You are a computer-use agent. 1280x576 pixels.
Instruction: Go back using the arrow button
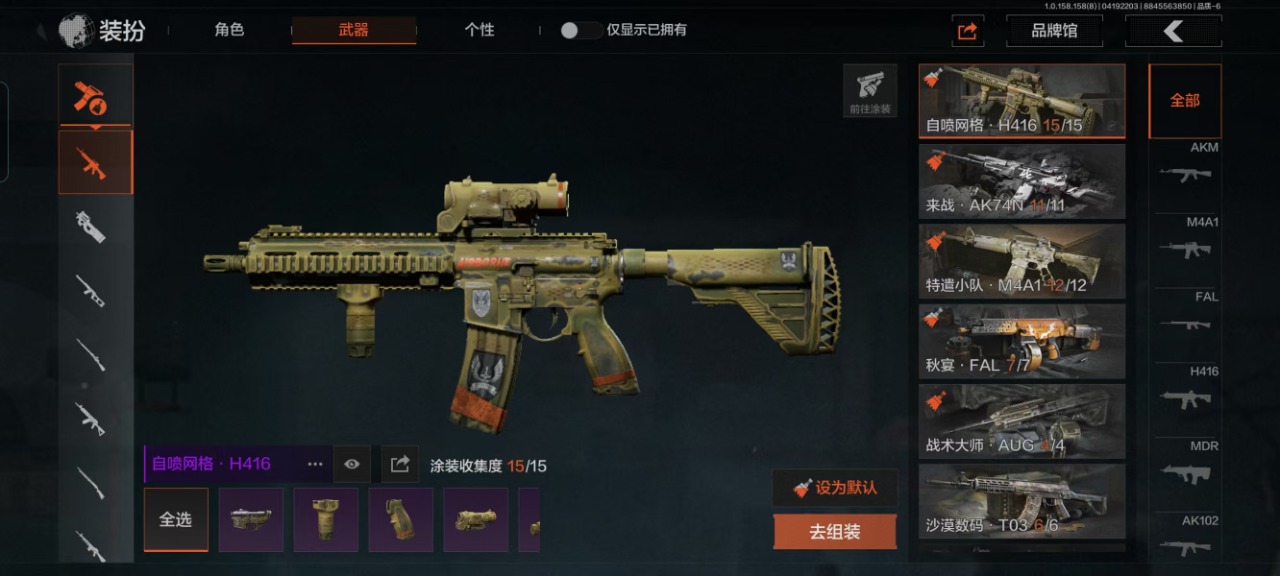[x=1173, y=31]
